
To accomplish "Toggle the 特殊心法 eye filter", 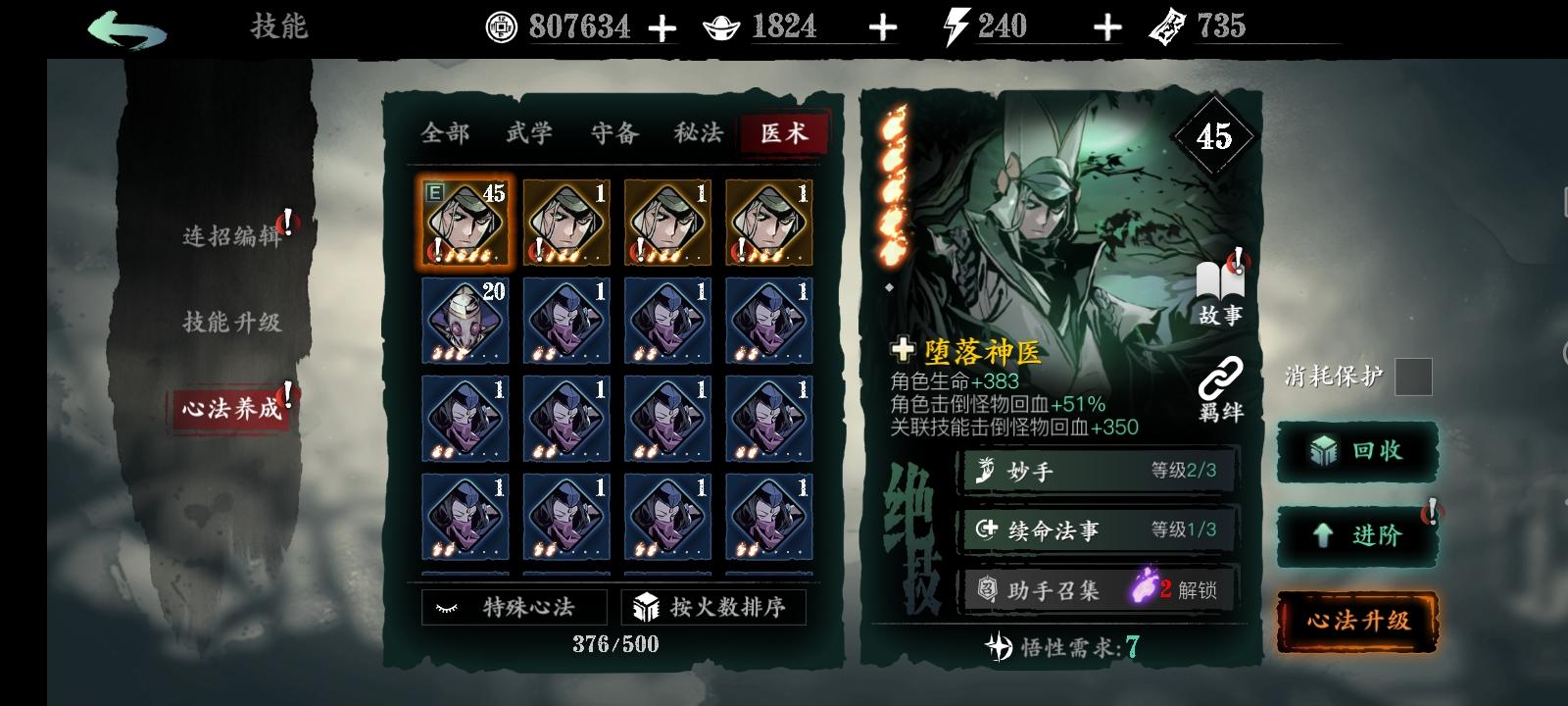I will pyautogui.click(x=514, y=607).
